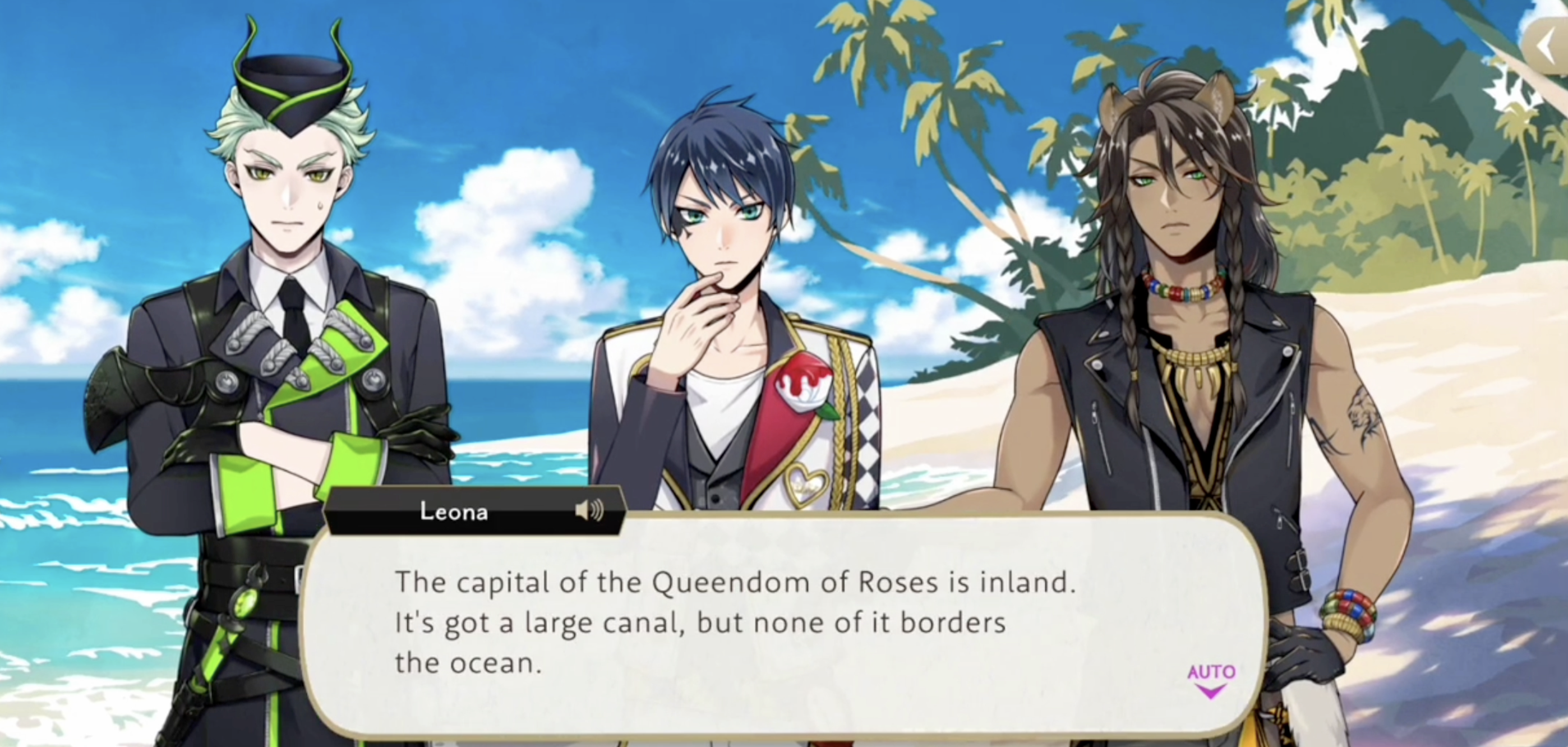The height and width of the screenshot is (747, 1568).
Task: Replay Leona's voice line with speaker icon
Action: 589,510
